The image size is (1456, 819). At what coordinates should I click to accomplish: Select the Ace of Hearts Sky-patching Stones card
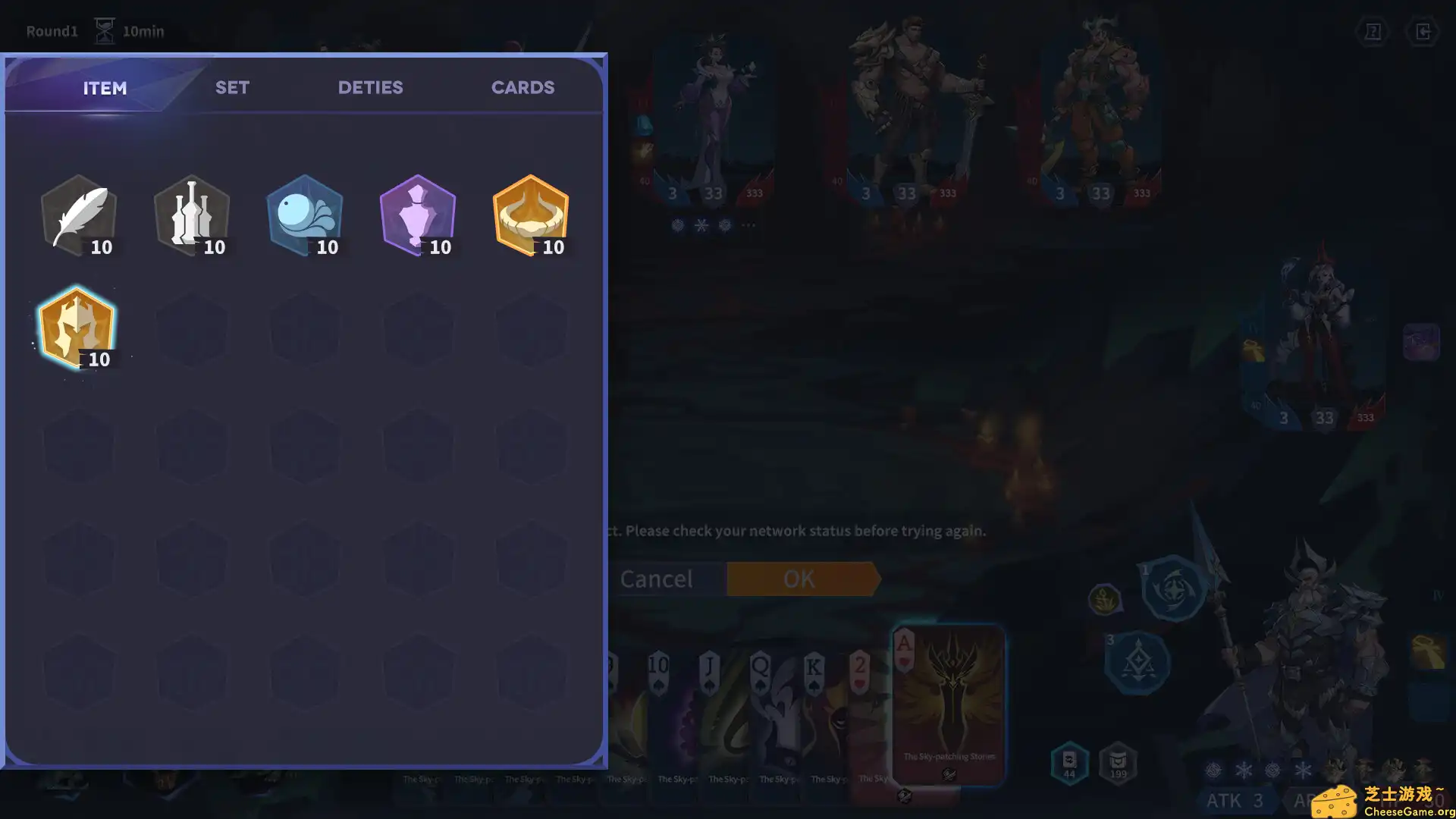[x=949, y=705]
